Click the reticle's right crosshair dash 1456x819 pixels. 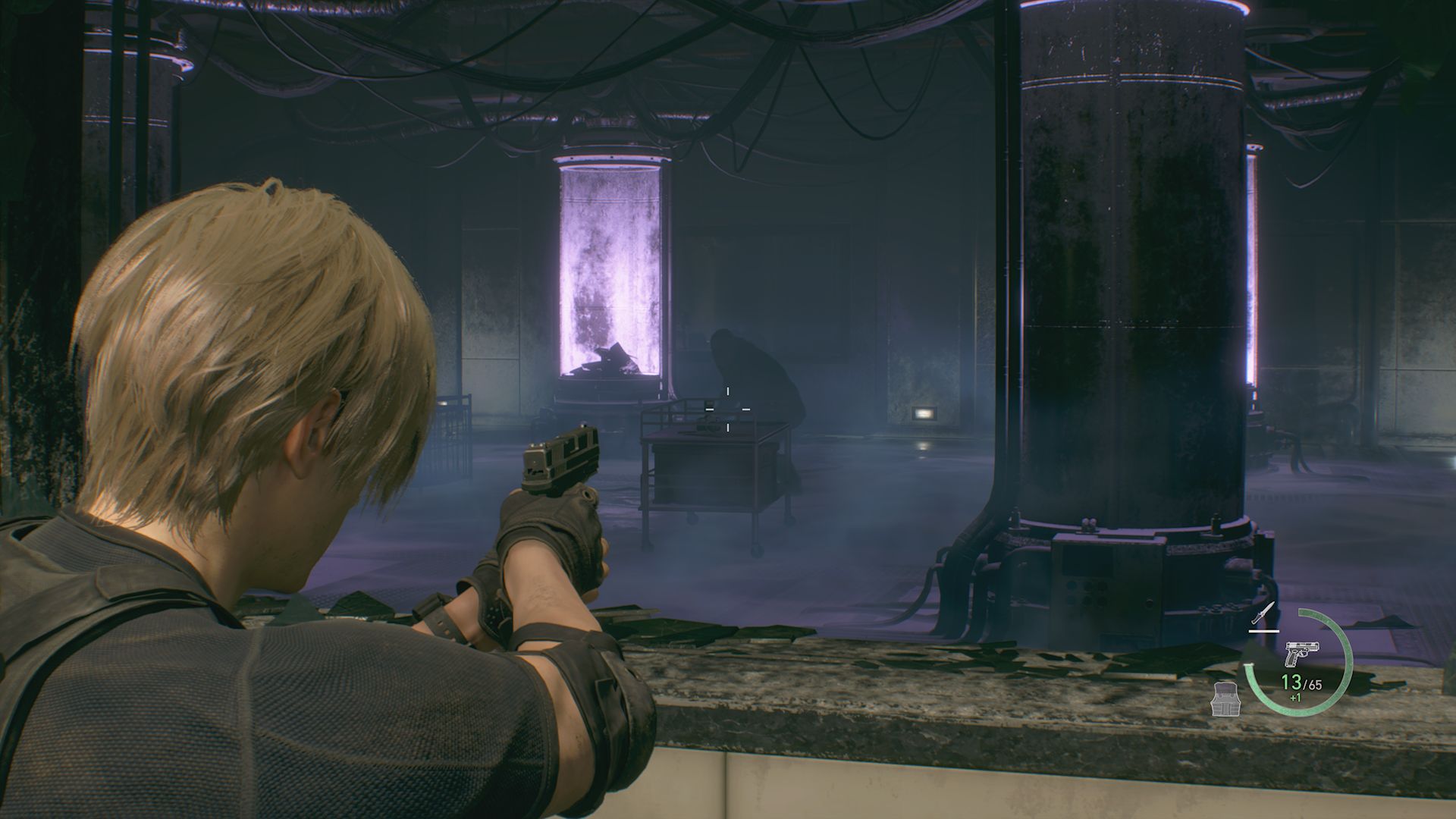[x=748, y=409]
